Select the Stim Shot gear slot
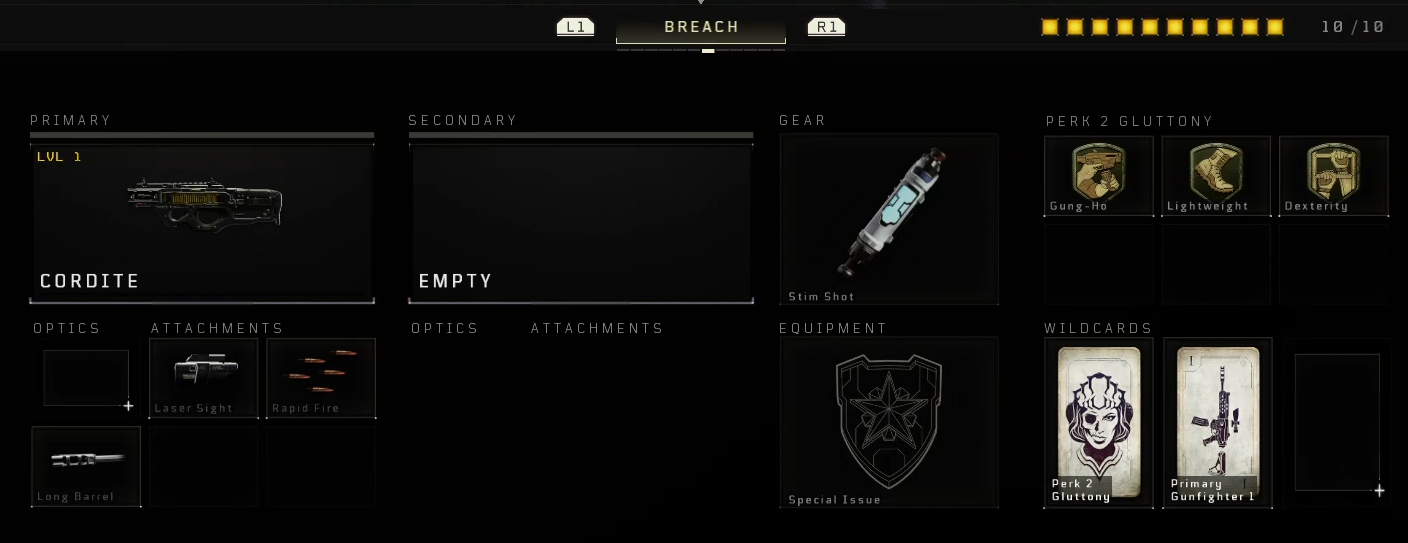Viewport: 1408px width, 543px height. click(x=889, y=218)
